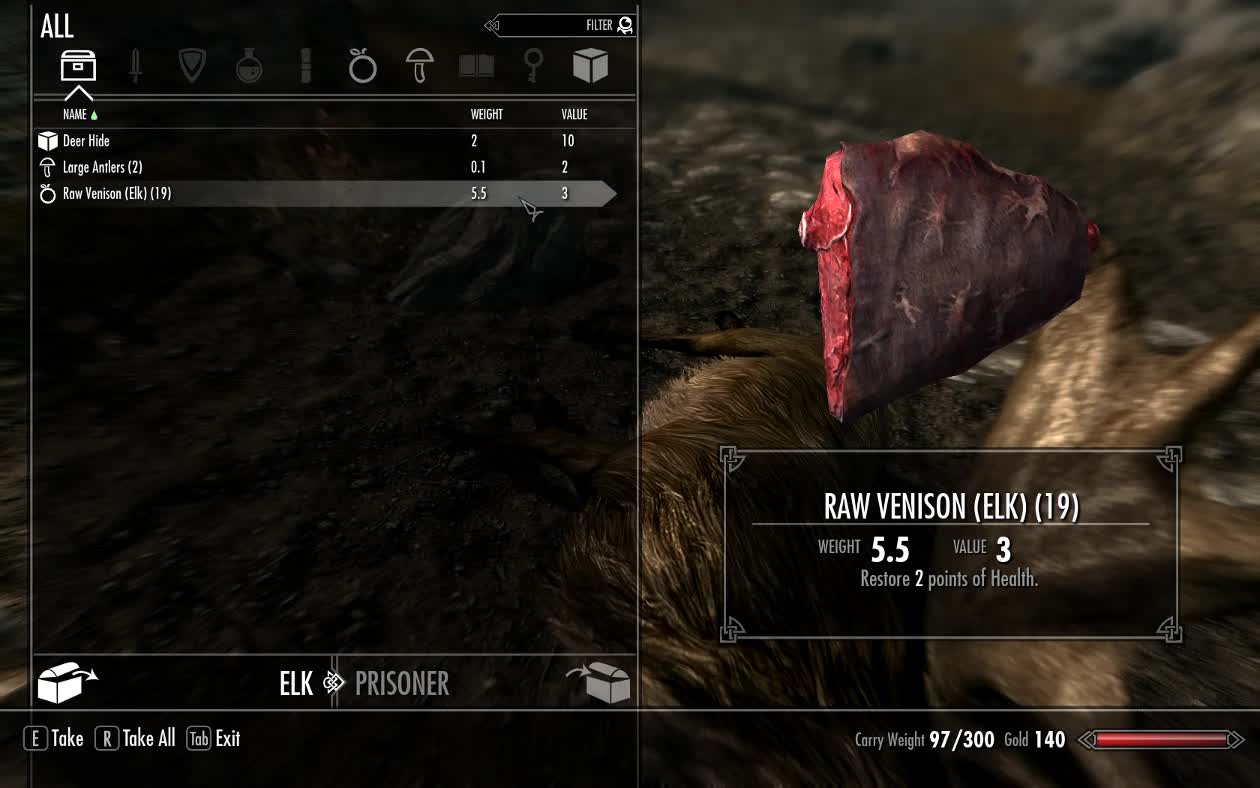
Task: Select the Large Antlers (2) row
Action: click(102, 167)
